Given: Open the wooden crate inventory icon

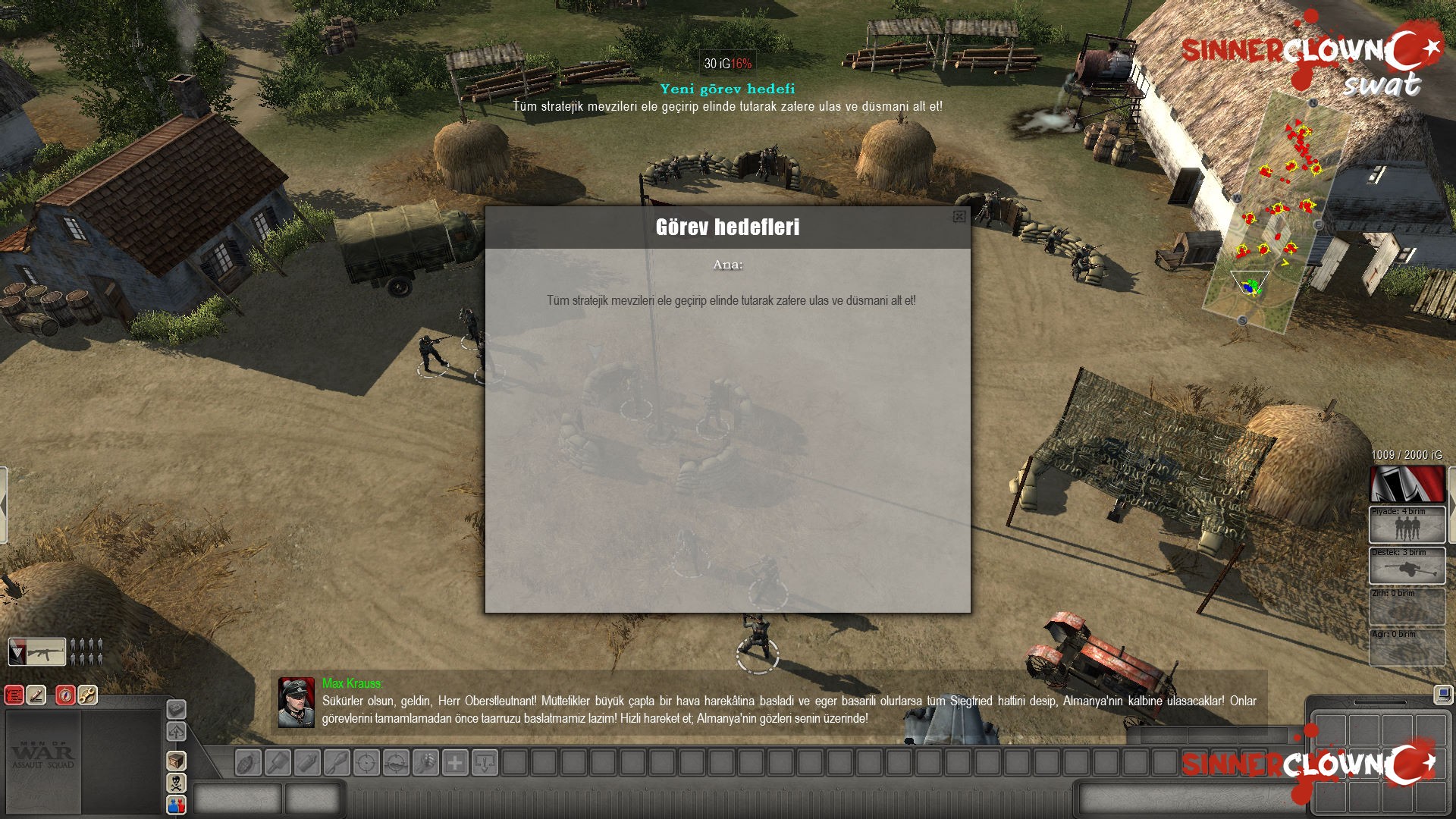Looking at the screenshot, I should (176, 761).
